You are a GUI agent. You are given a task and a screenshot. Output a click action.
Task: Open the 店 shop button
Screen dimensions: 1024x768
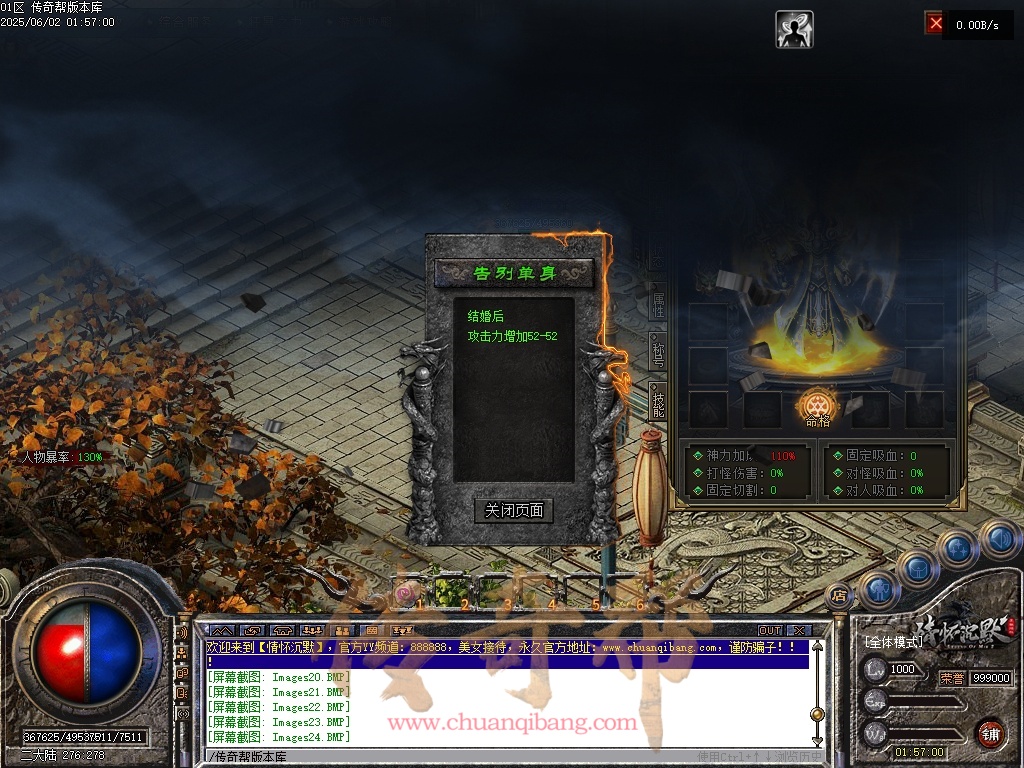pos(838,597)
